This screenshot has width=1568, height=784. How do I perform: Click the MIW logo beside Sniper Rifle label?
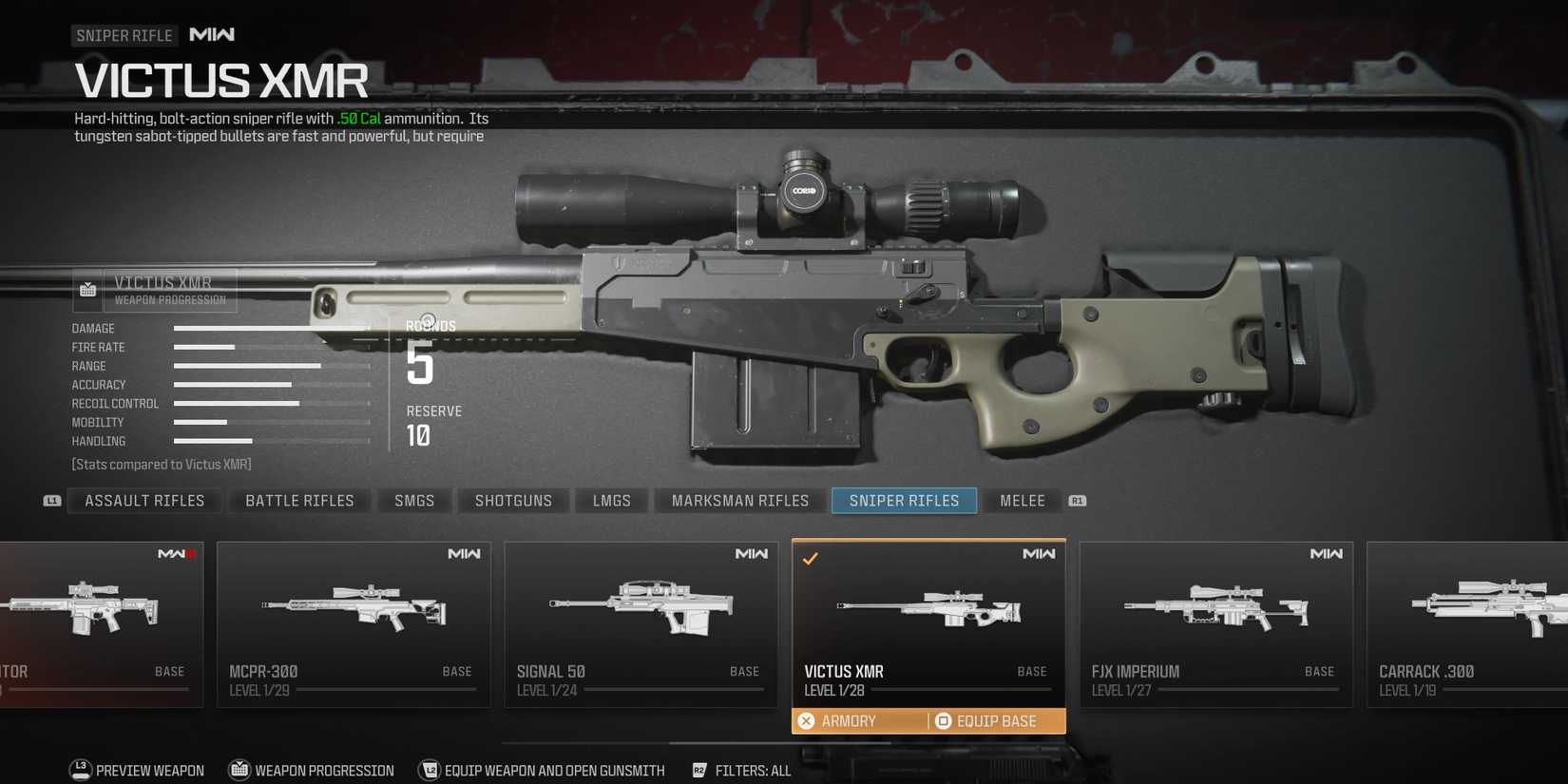tap(213, 34)
